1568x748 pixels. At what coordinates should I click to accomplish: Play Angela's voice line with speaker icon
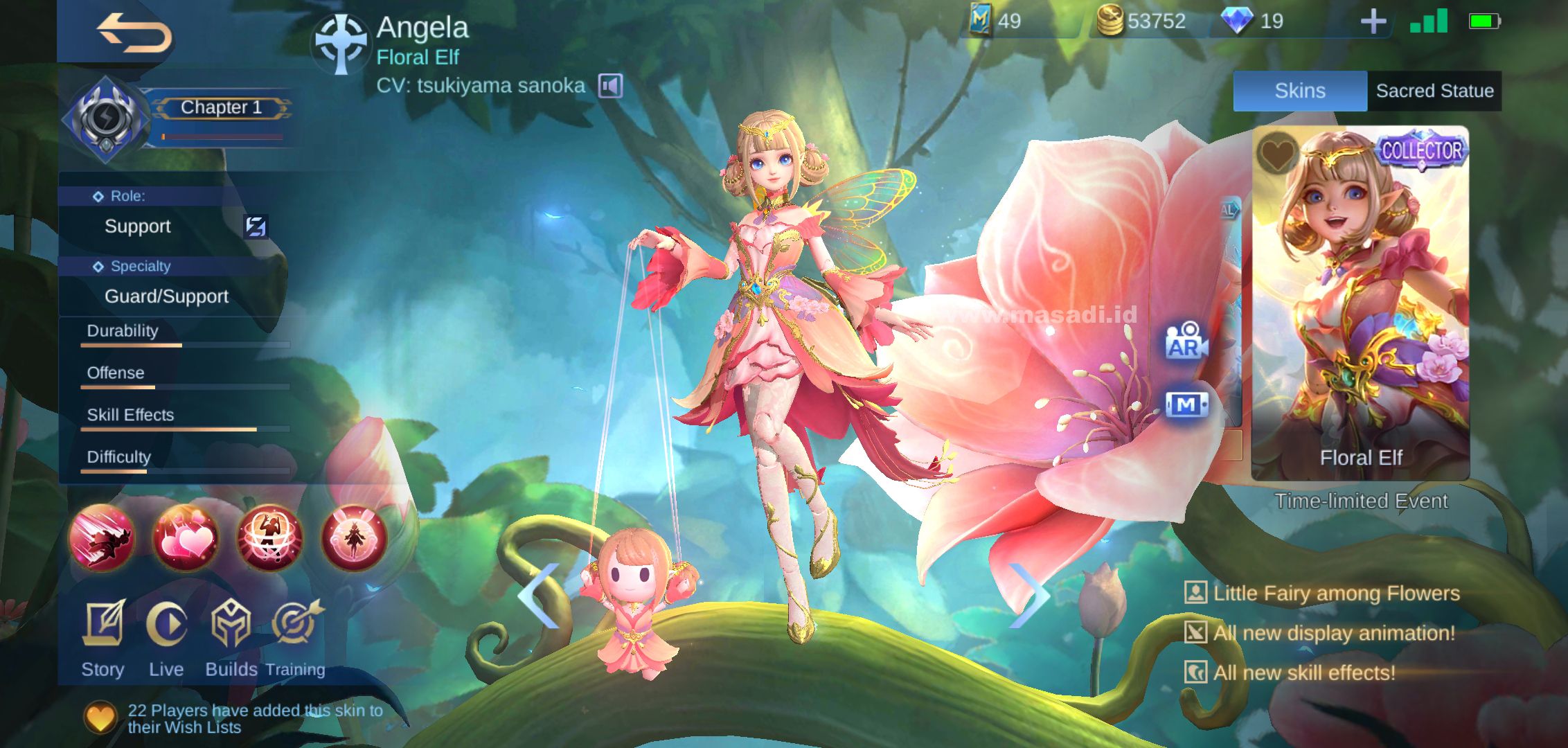tap(611, 84)
